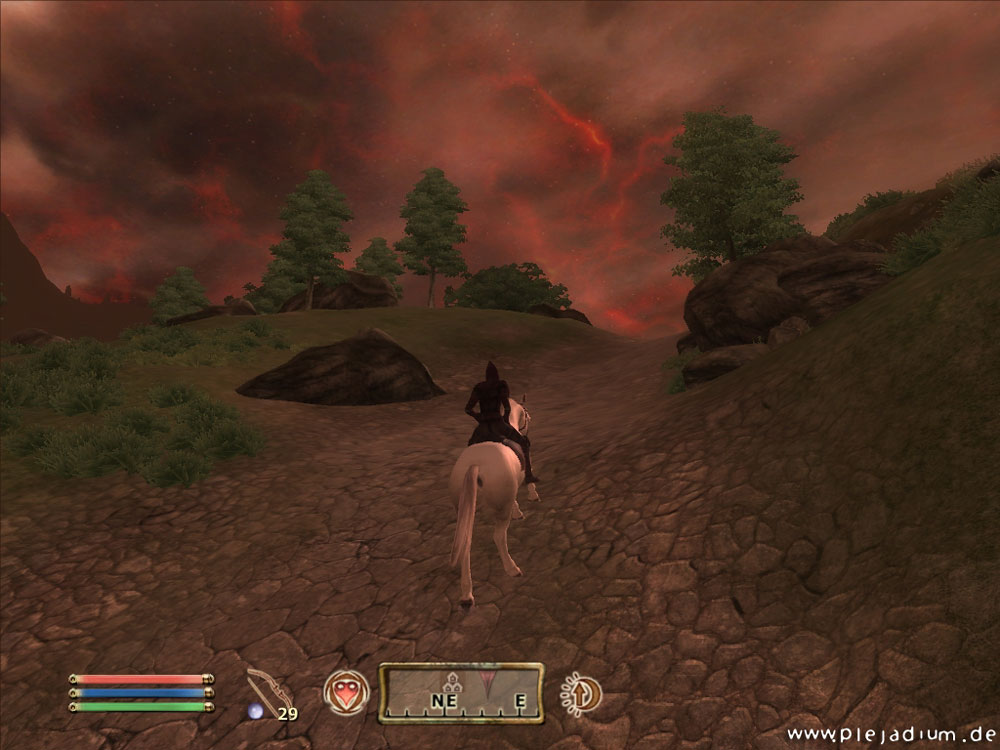Click the red heart spell icon

[345, 692]
